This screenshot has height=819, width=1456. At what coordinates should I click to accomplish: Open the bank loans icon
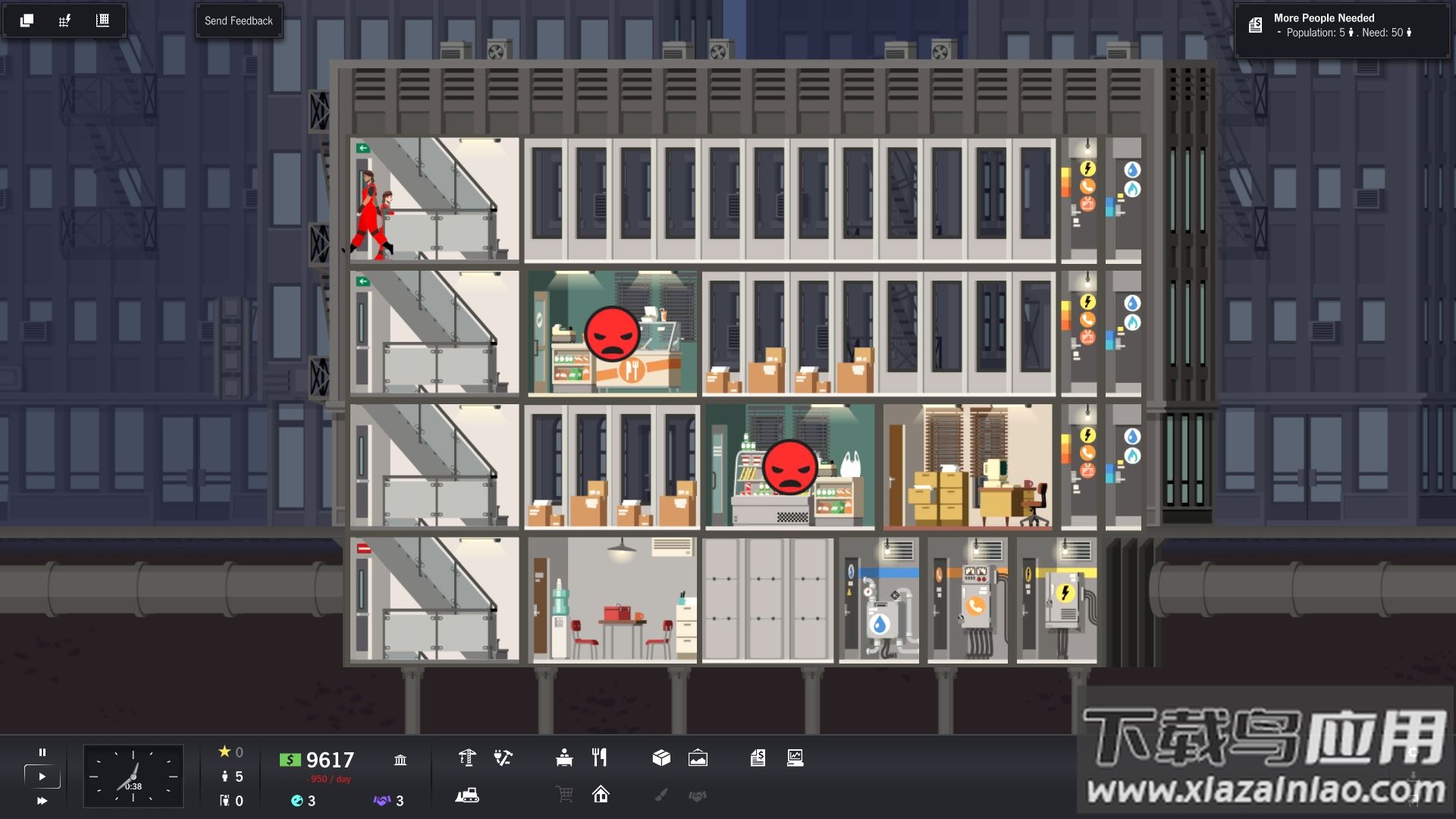coord(400,760)
